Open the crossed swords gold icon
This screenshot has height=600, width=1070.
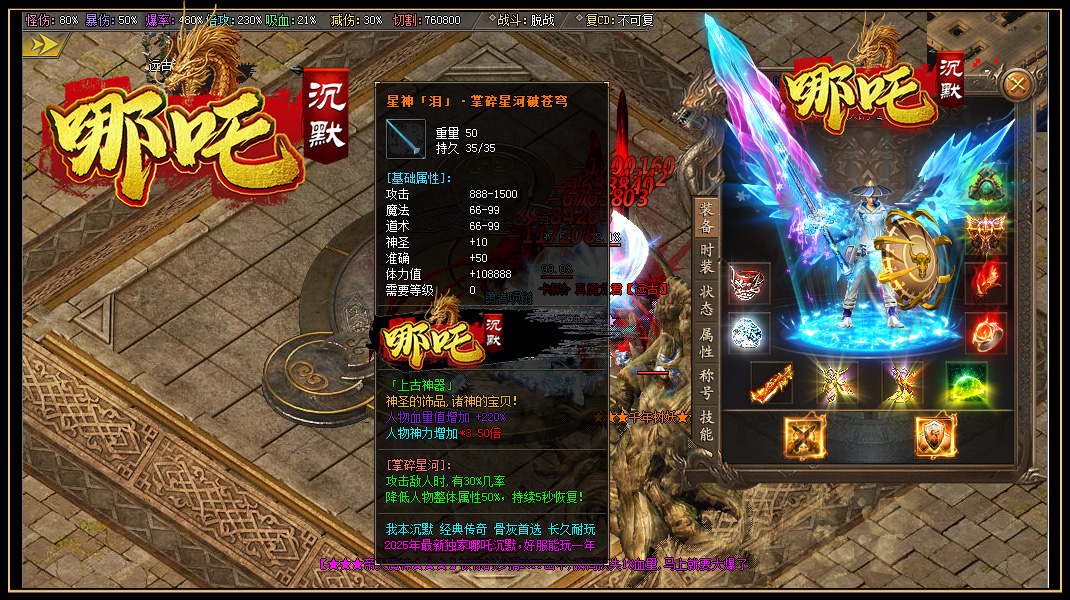805,437
